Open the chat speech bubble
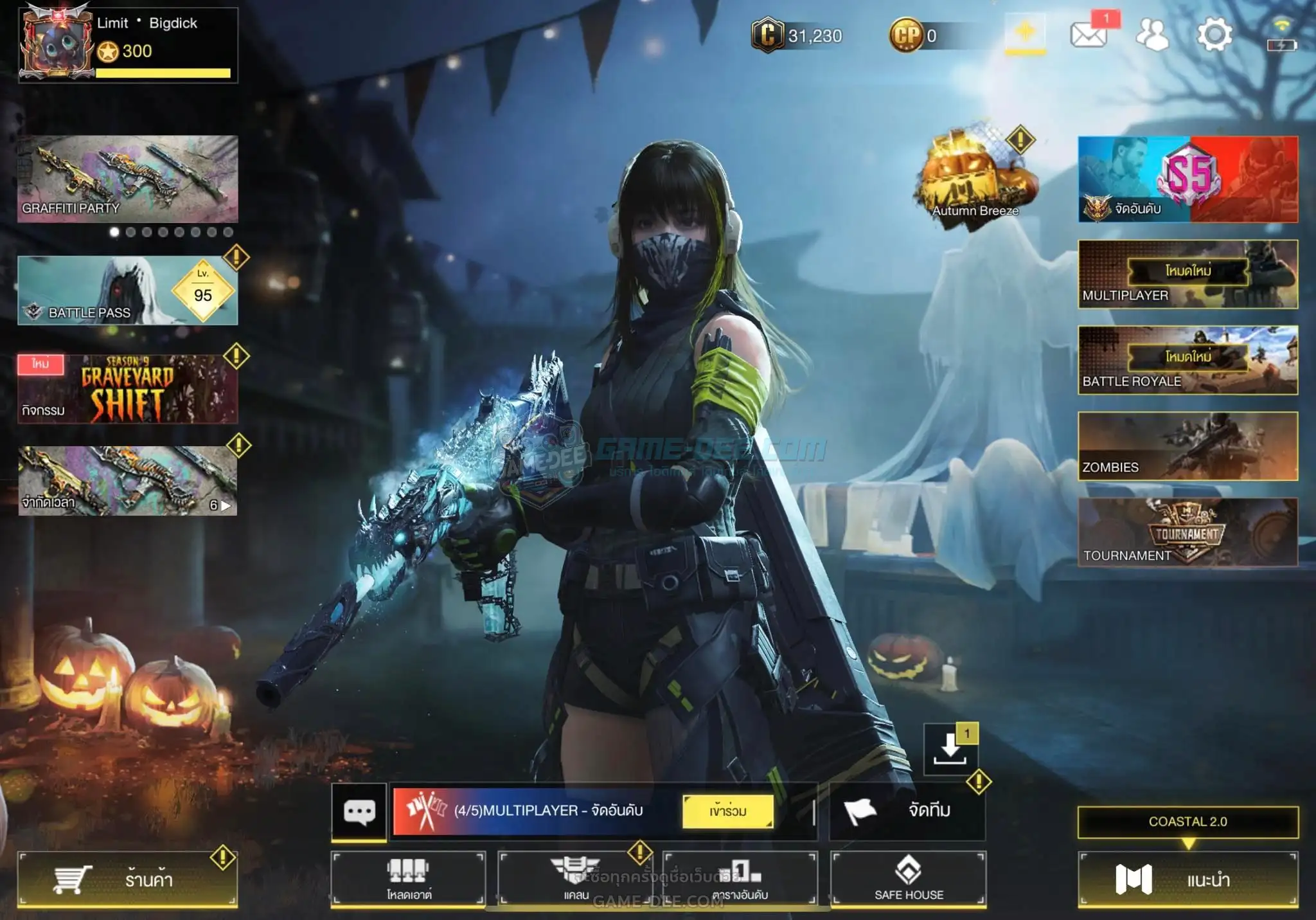 click(359, 811)
